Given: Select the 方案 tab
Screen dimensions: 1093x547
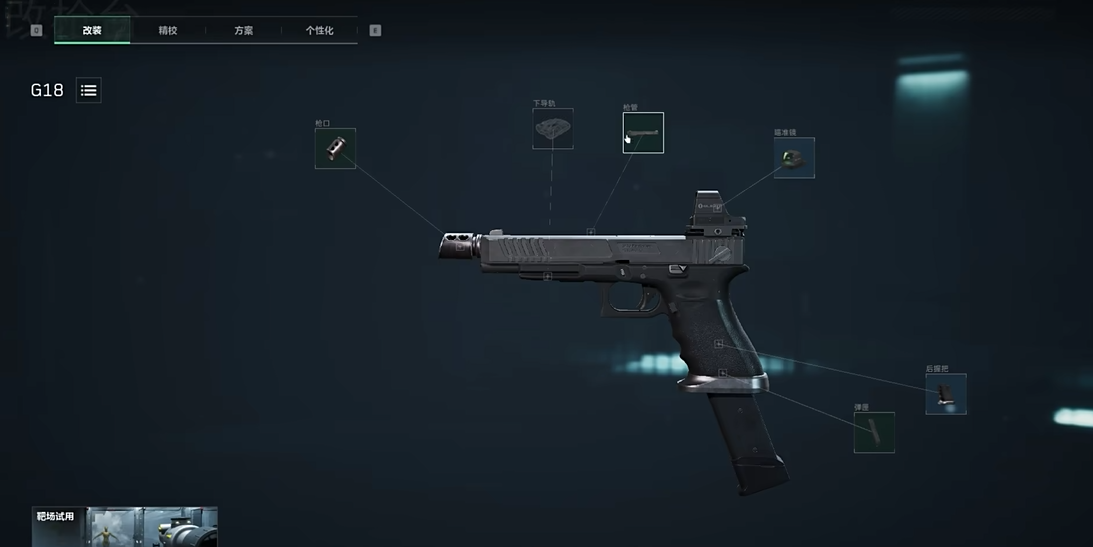Looking at the screenshot, I should click(x=243, y=30).
